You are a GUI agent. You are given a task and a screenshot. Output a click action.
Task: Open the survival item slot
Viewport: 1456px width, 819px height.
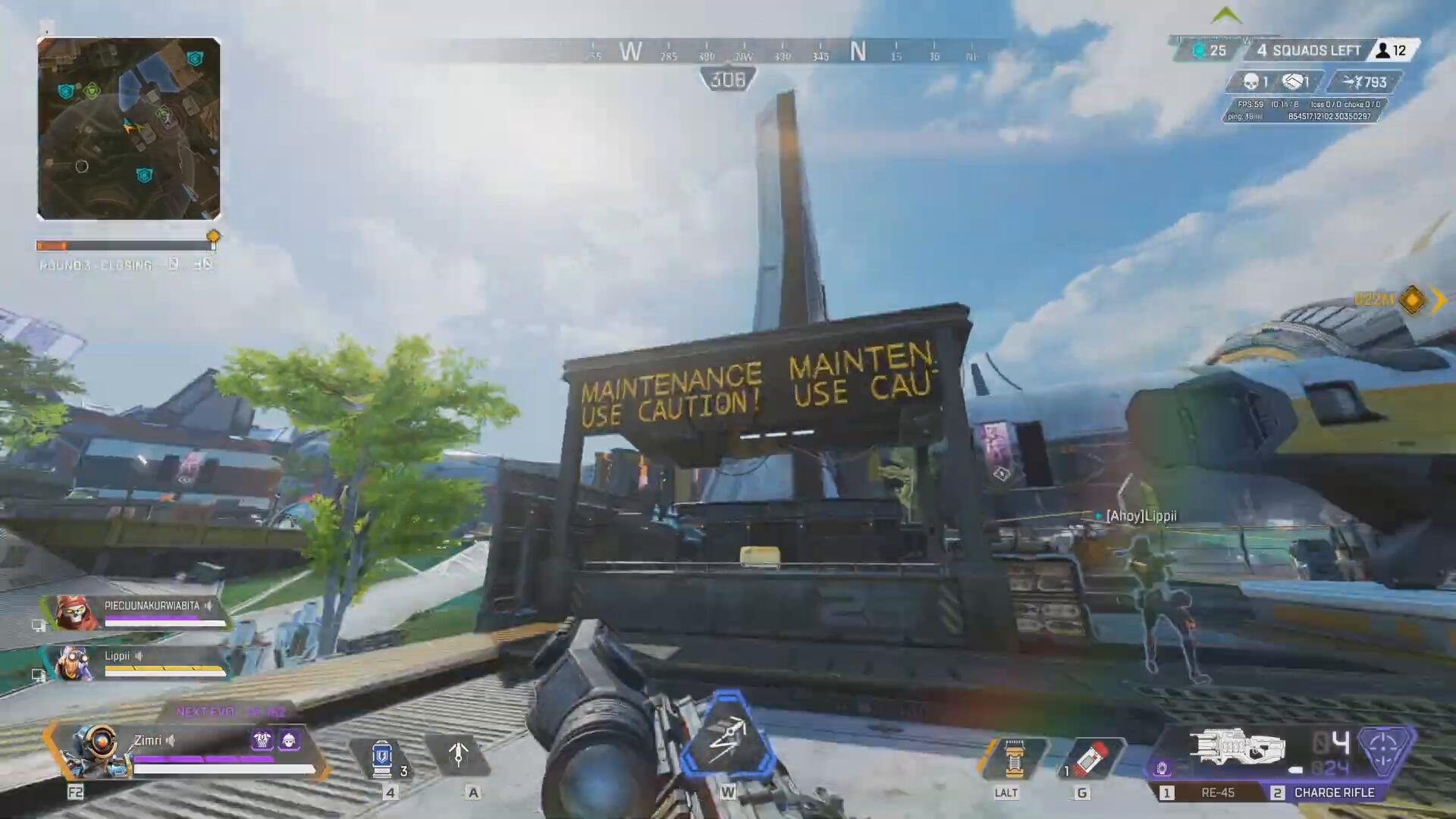pyautogui.click(x=1013, y=758)
